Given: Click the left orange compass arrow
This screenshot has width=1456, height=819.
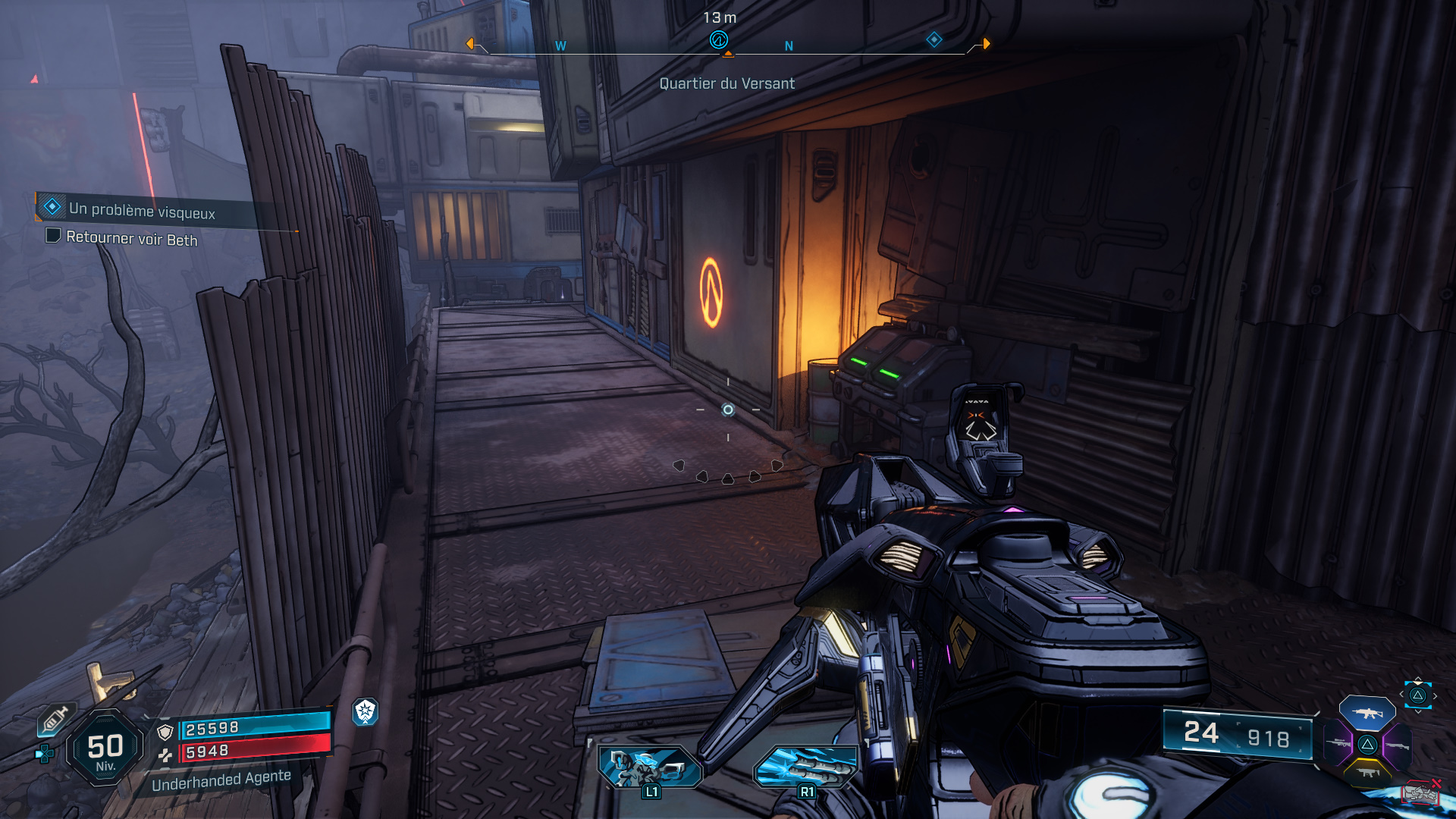Looking at the screenshot, I should [x=470, y=44].
